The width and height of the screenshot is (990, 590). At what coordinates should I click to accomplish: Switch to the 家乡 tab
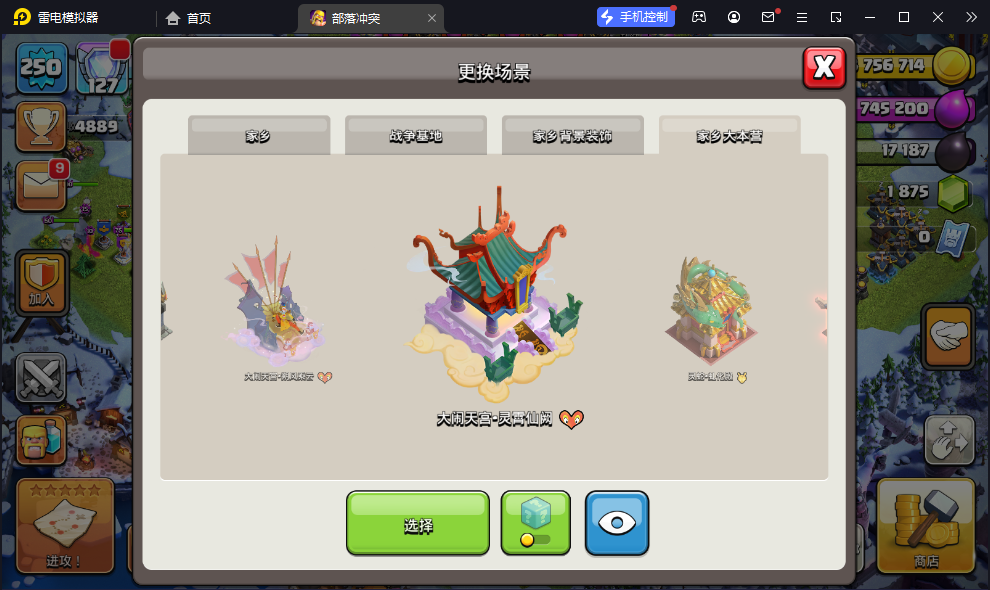pyautogui.click(x=259, y=136)
